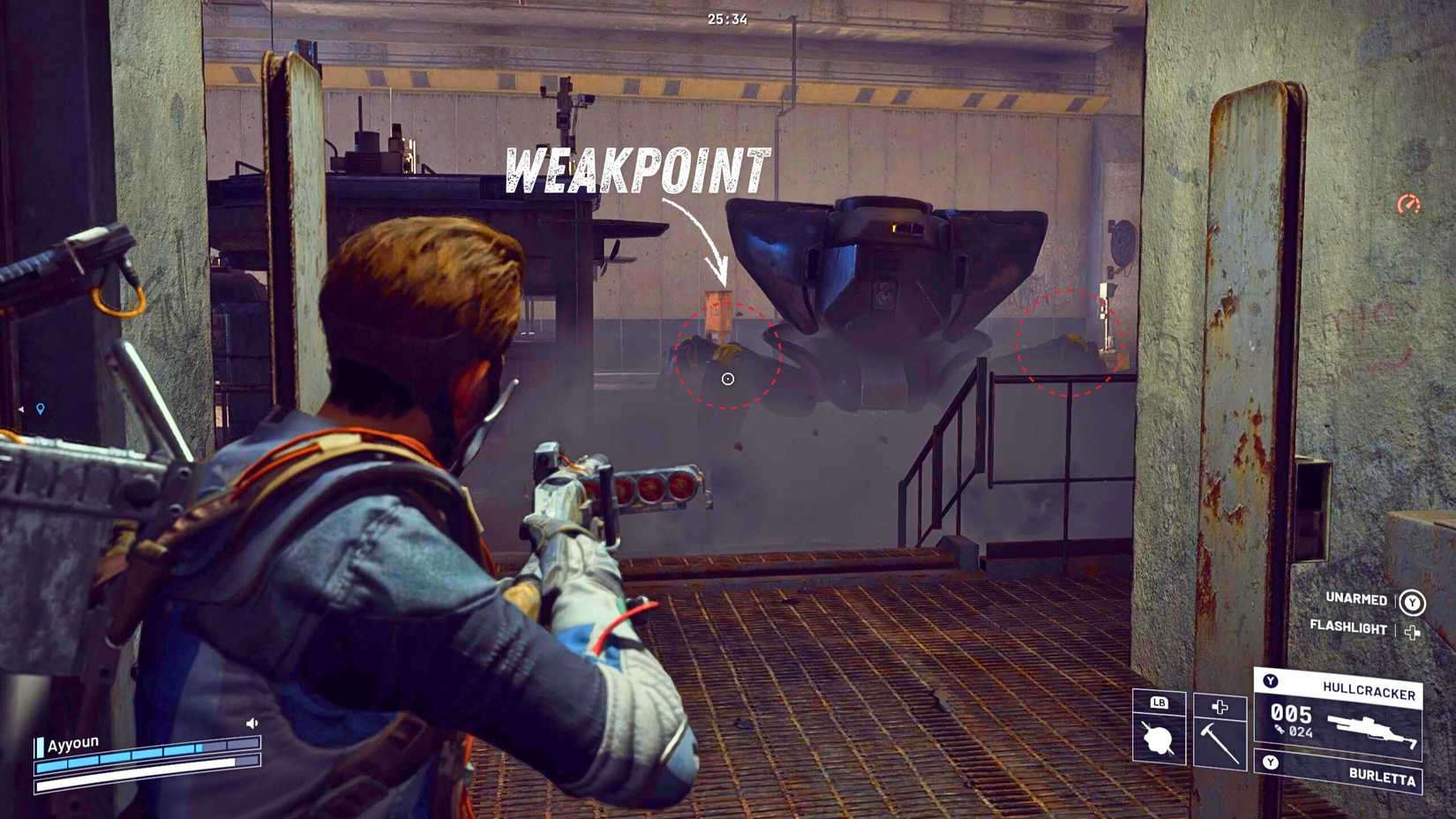1456x819 pixels.
Task: Select the pickaxe tool icon
Action: click(1220, 744)
